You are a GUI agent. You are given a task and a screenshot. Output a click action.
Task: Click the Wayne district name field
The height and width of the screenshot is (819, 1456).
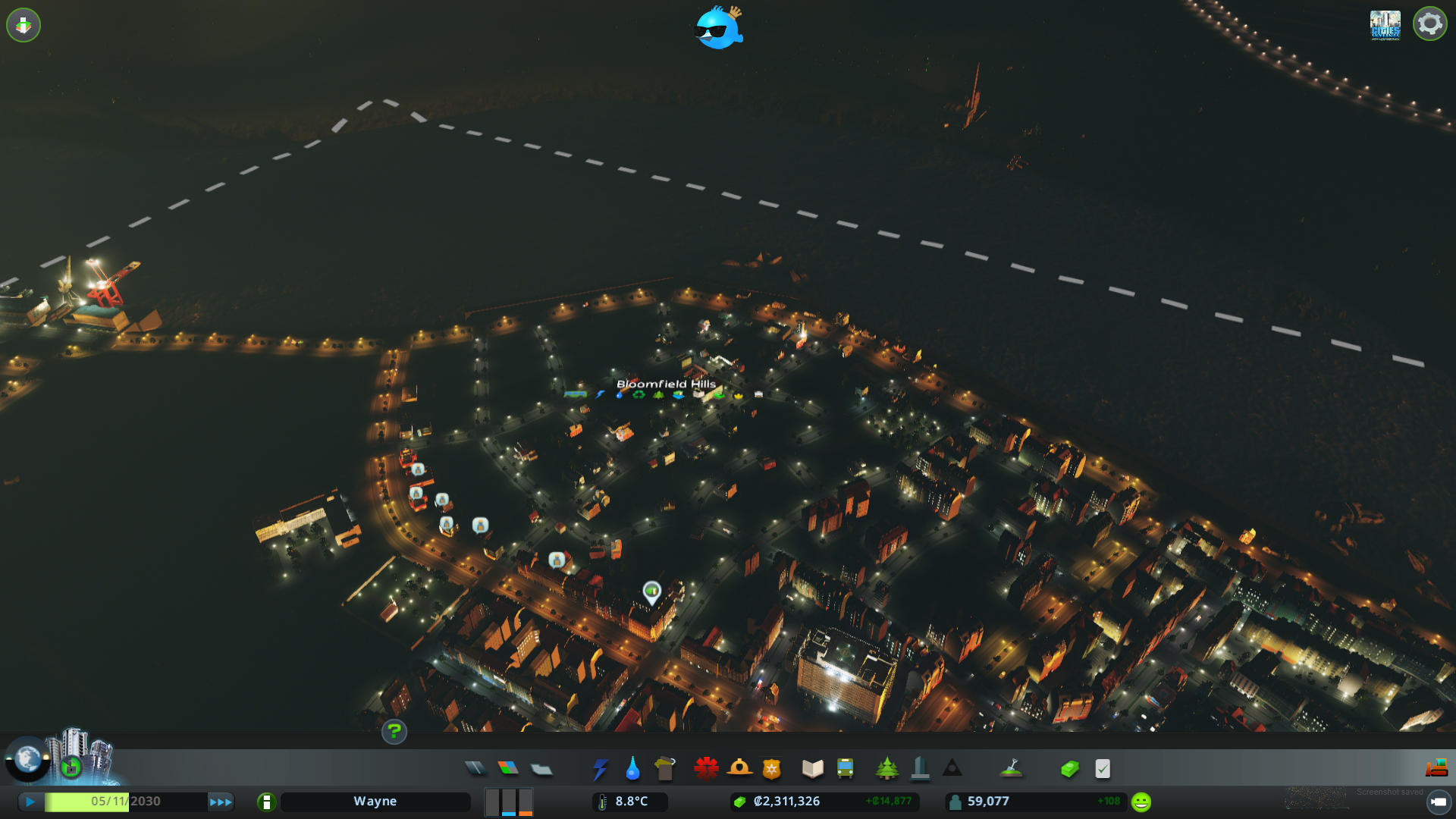375,801
